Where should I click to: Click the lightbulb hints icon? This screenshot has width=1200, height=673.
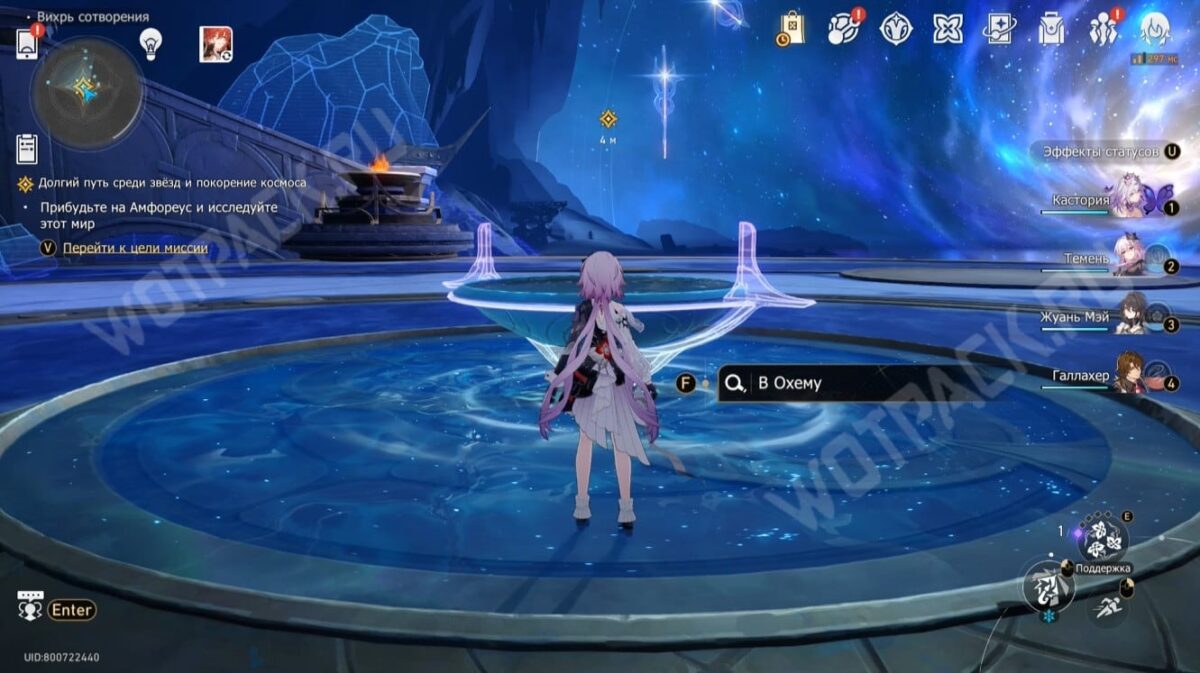pos(150,42)
